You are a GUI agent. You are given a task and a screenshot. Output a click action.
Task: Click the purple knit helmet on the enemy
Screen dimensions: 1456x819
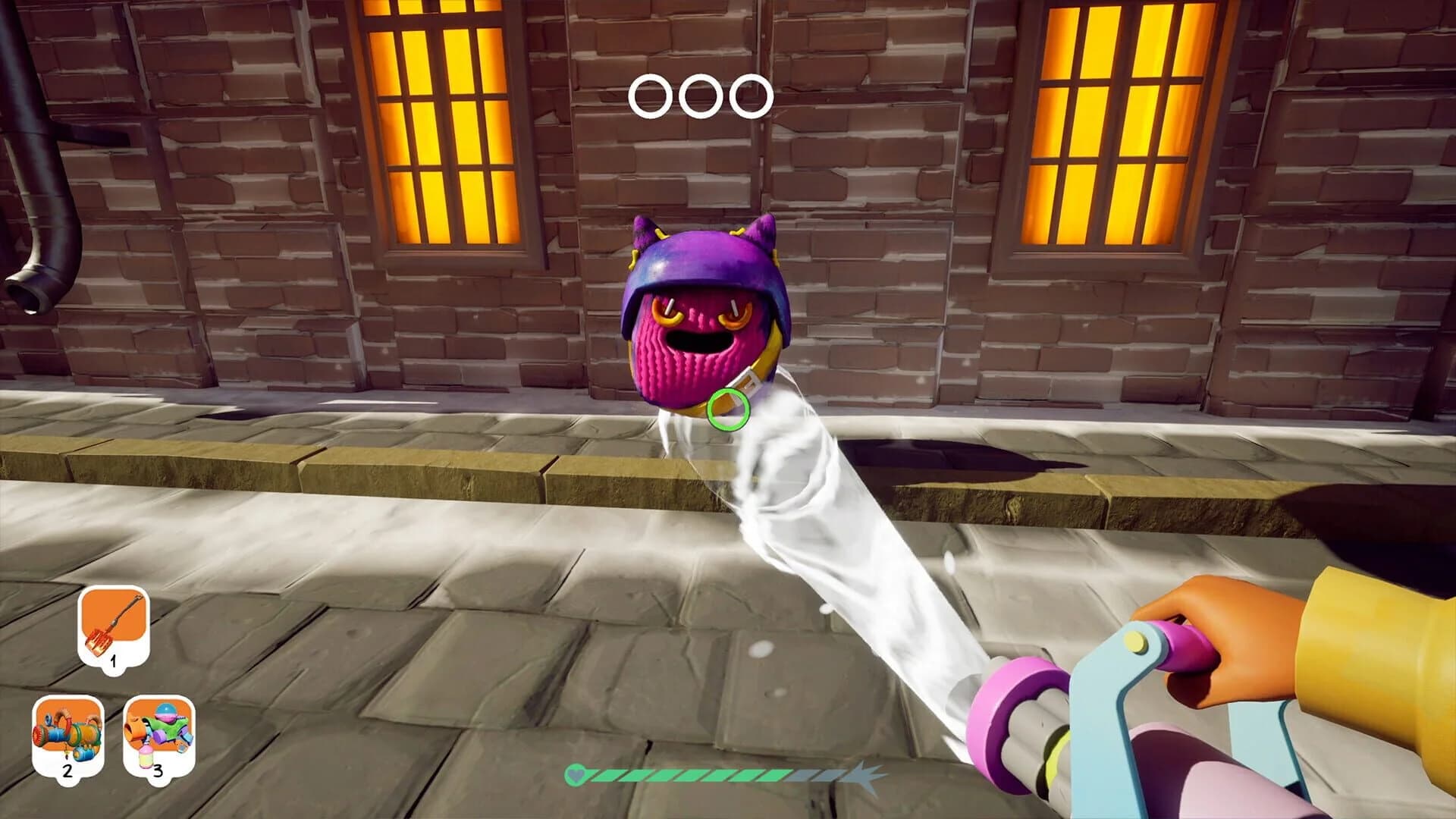701,258
